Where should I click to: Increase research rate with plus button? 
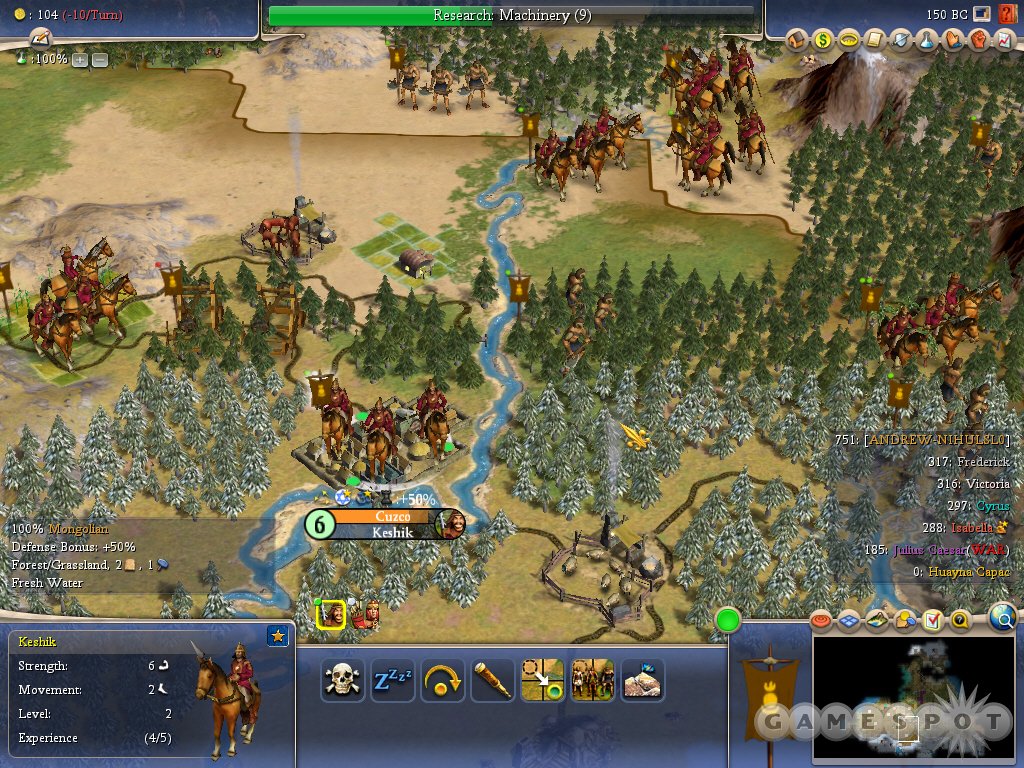click(80, 59)
